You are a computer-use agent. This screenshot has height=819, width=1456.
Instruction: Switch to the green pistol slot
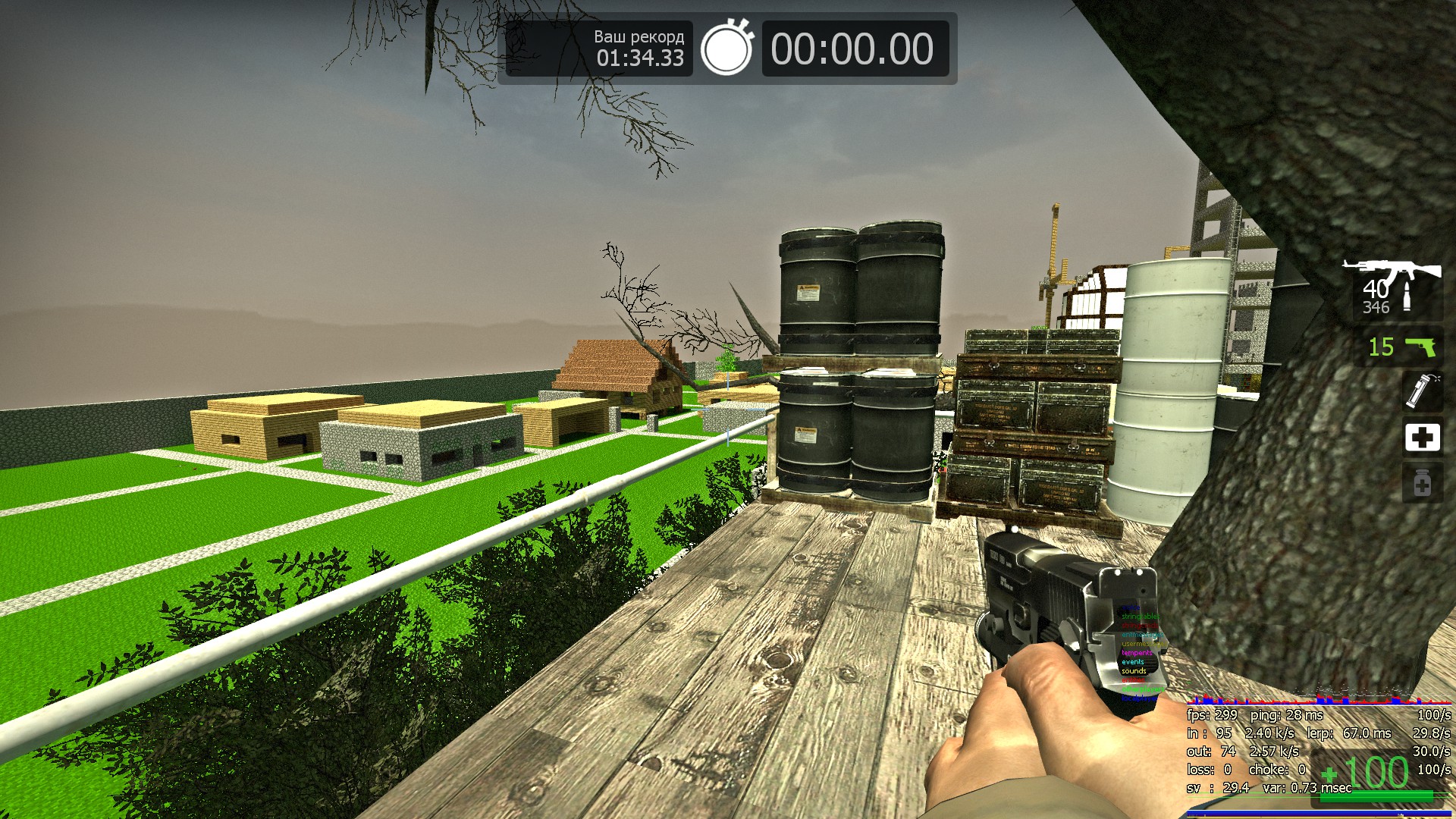[x=1403, y=347]
